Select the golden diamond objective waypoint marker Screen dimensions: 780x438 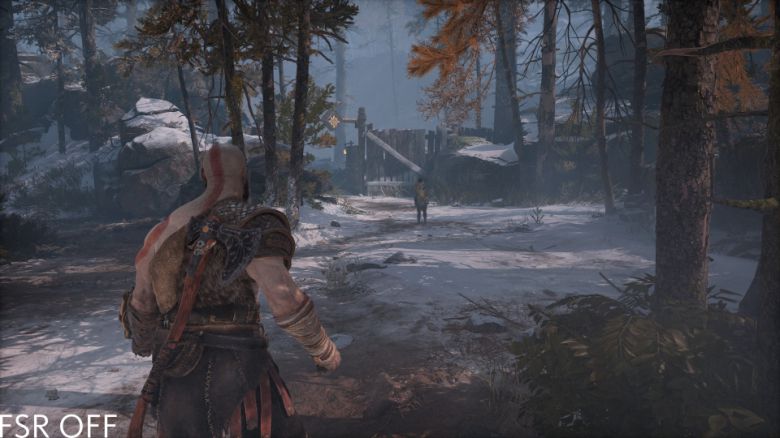(334, 122)
